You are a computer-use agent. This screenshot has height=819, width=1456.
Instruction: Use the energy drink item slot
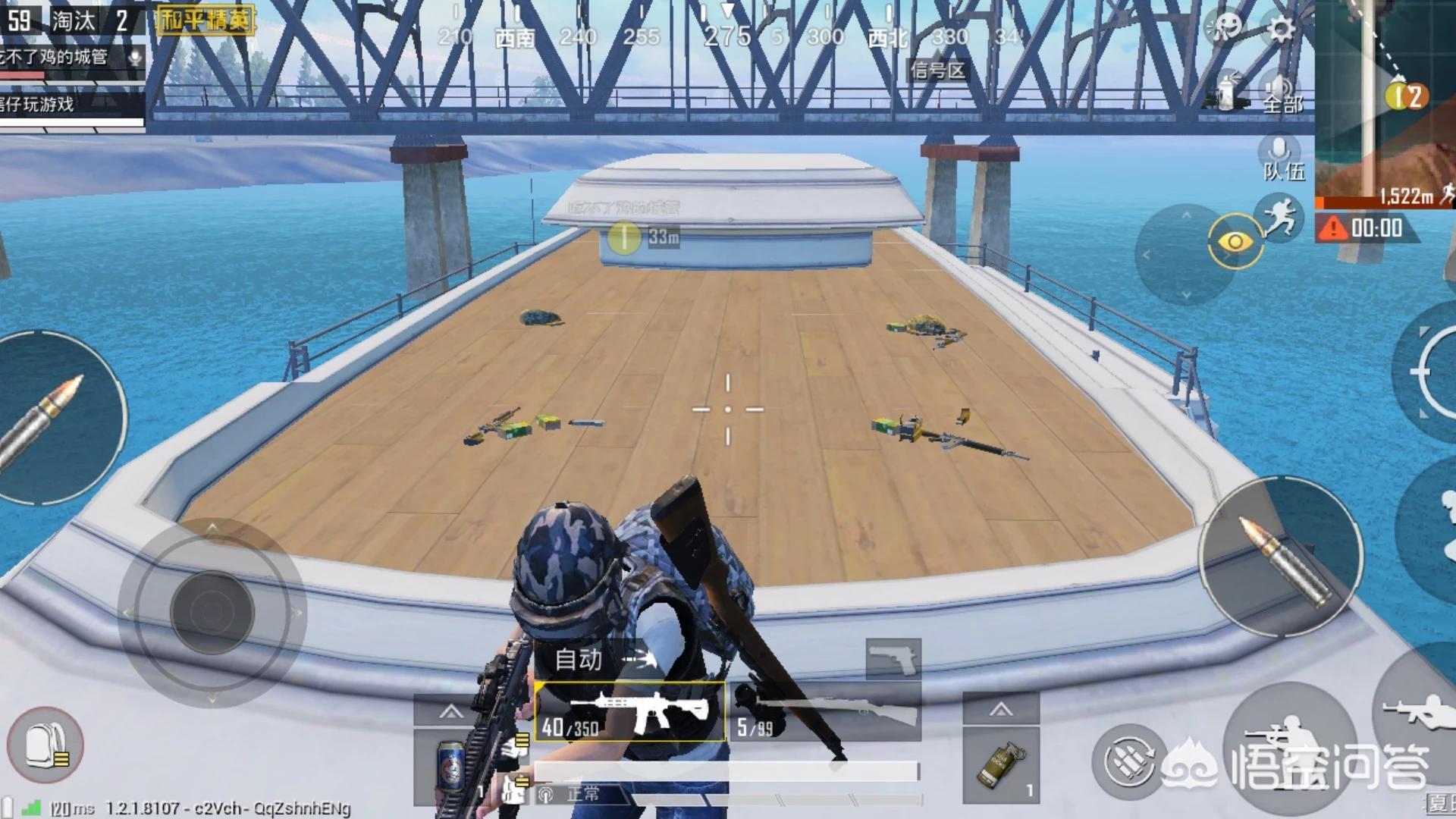(452, 767)
